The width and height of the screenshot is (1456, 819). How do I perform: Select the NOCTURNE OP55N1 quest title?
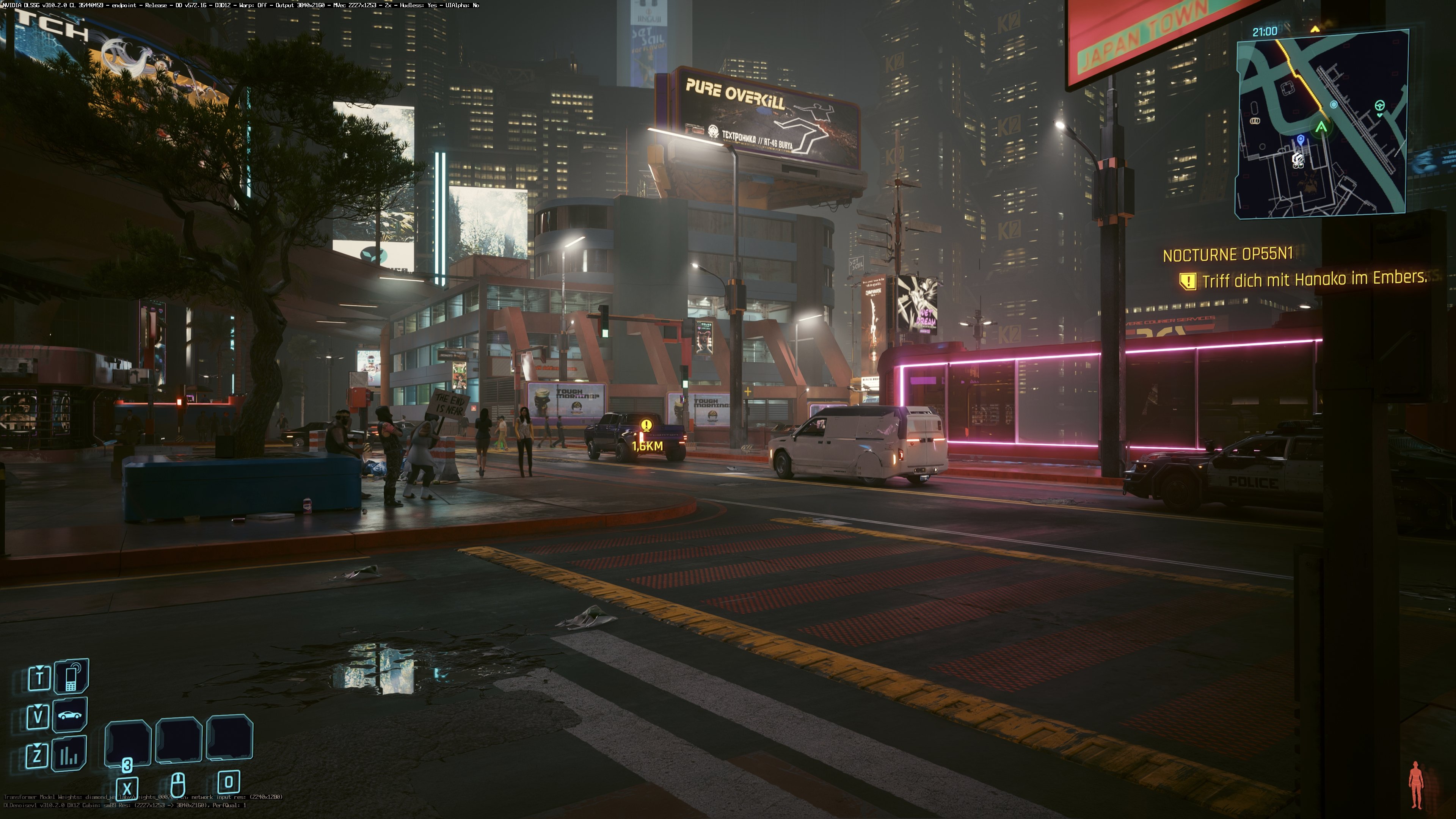1228,255
